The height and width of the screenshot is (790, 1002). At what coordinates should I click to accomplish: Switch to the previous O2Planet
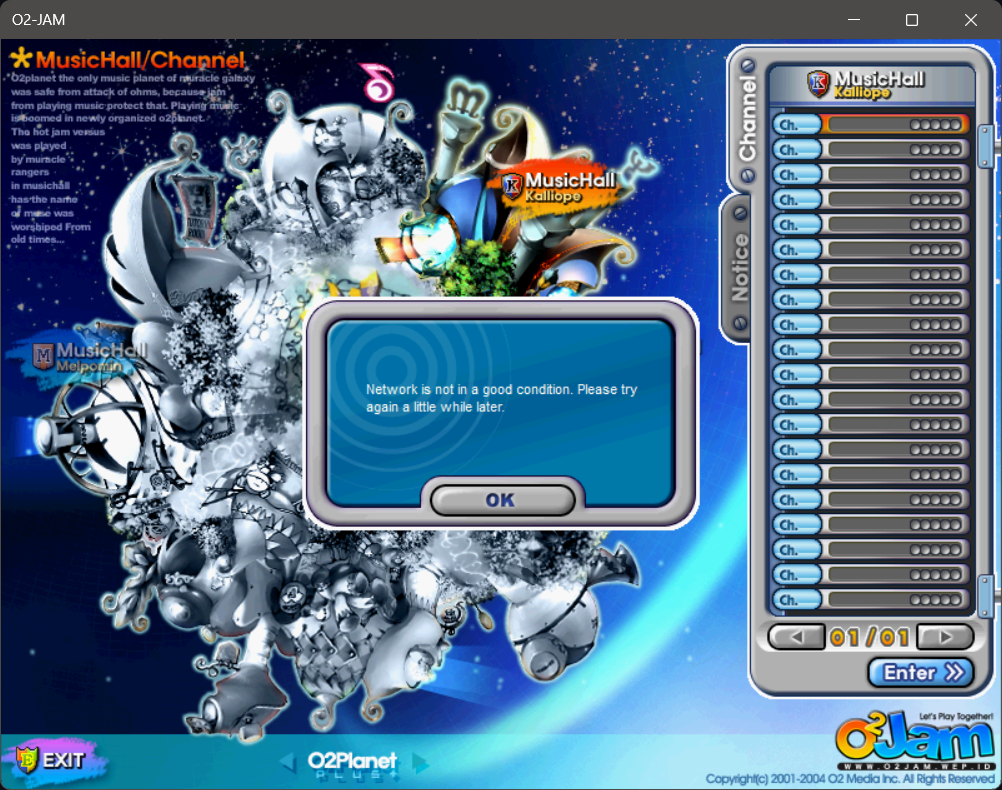point(287,763)
